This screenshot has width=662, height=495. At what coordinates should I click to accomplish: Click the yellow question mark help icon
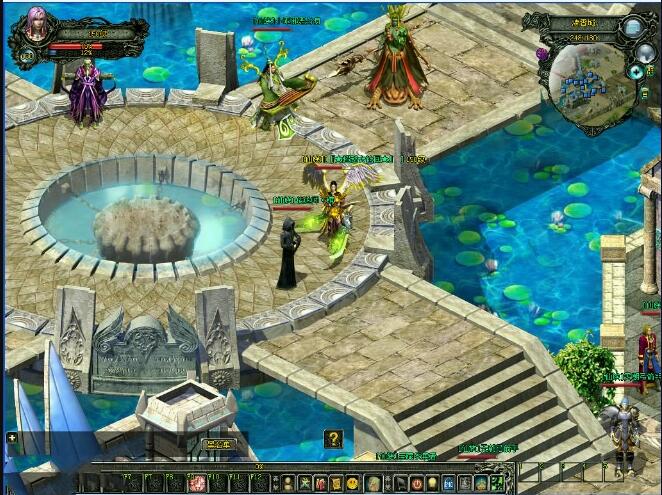[x=333, y=438]
